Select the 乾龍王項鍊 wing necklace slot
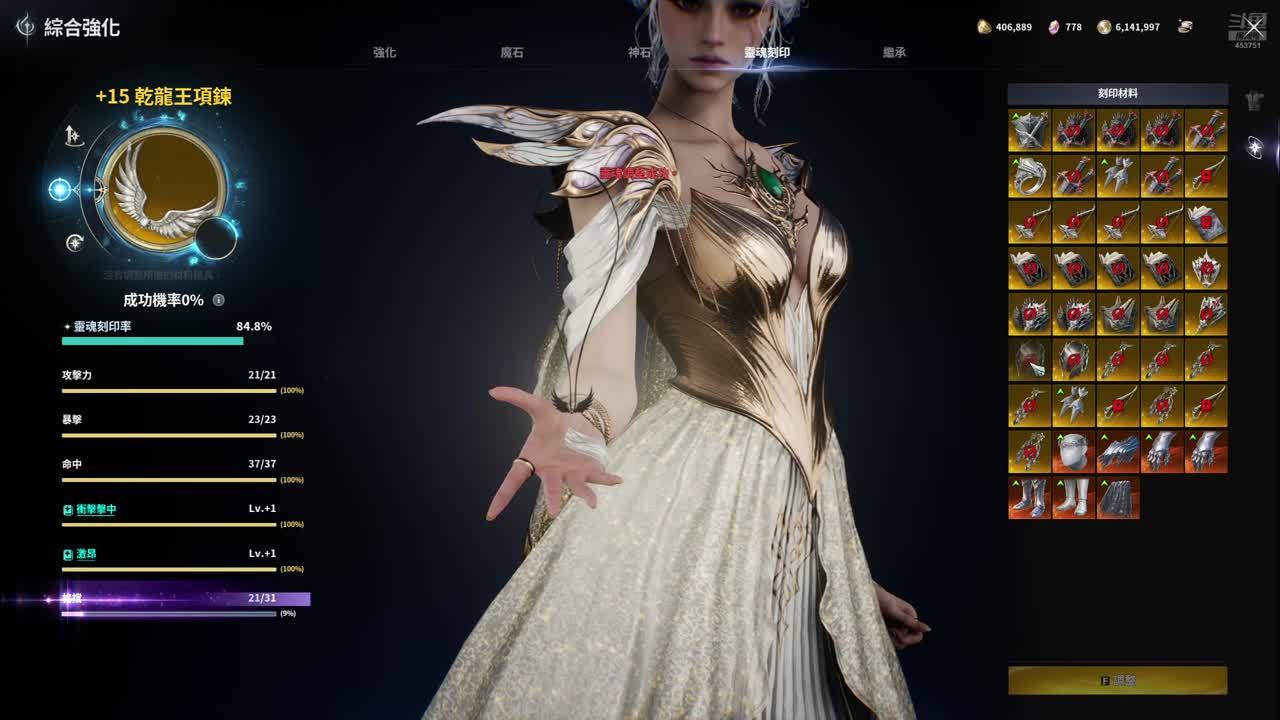Viewport: 1280px width, 720px height. (163, 187)
